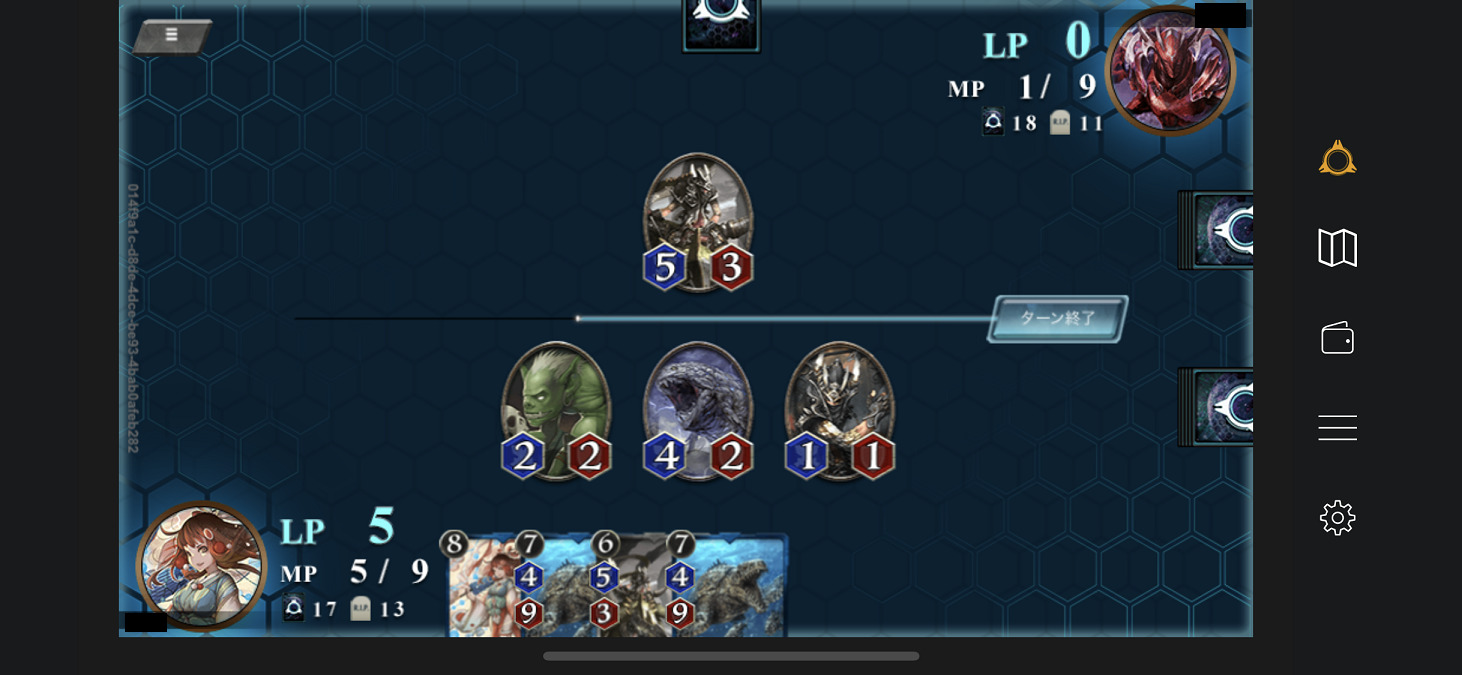Viewport: 1462px width, 675px height.
Task: Click the orange emblem icon in the side bar
Action: (1337, 159)
